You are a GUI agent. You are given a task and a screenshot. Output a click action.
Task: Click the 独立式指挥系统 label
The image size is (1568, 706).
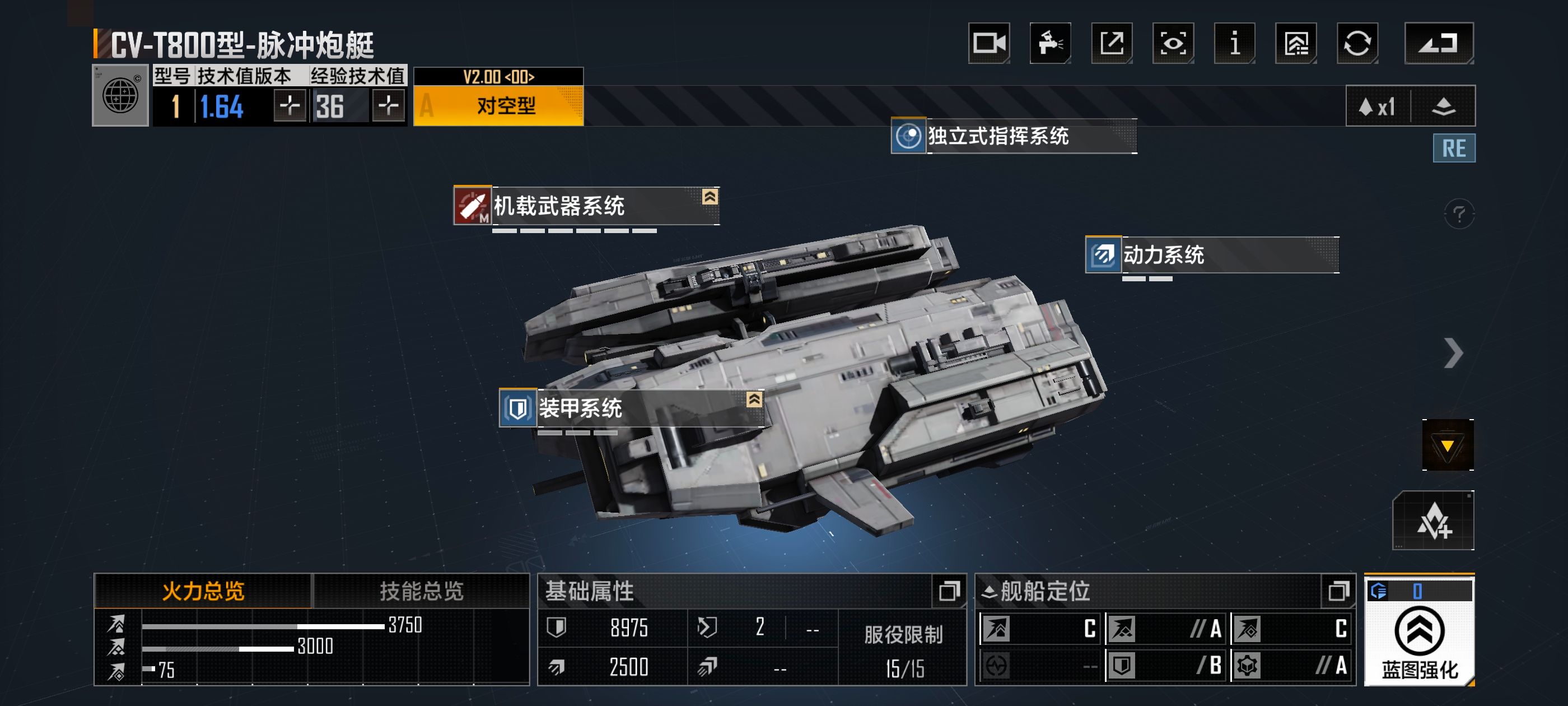[998, 137]
